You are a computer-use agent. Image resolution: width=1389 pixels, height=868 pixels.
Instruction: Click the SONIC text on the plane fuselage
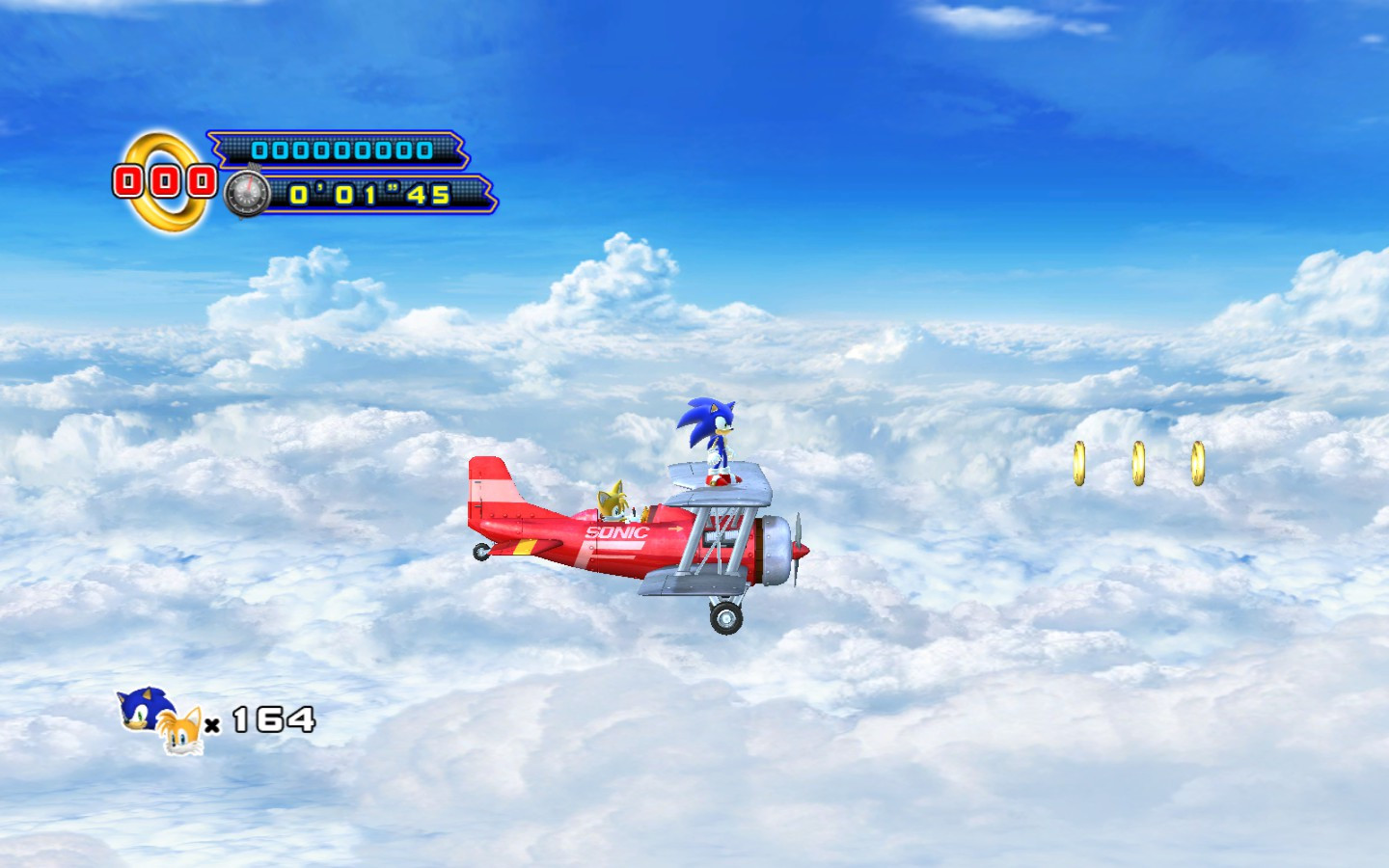click(616, 531)
